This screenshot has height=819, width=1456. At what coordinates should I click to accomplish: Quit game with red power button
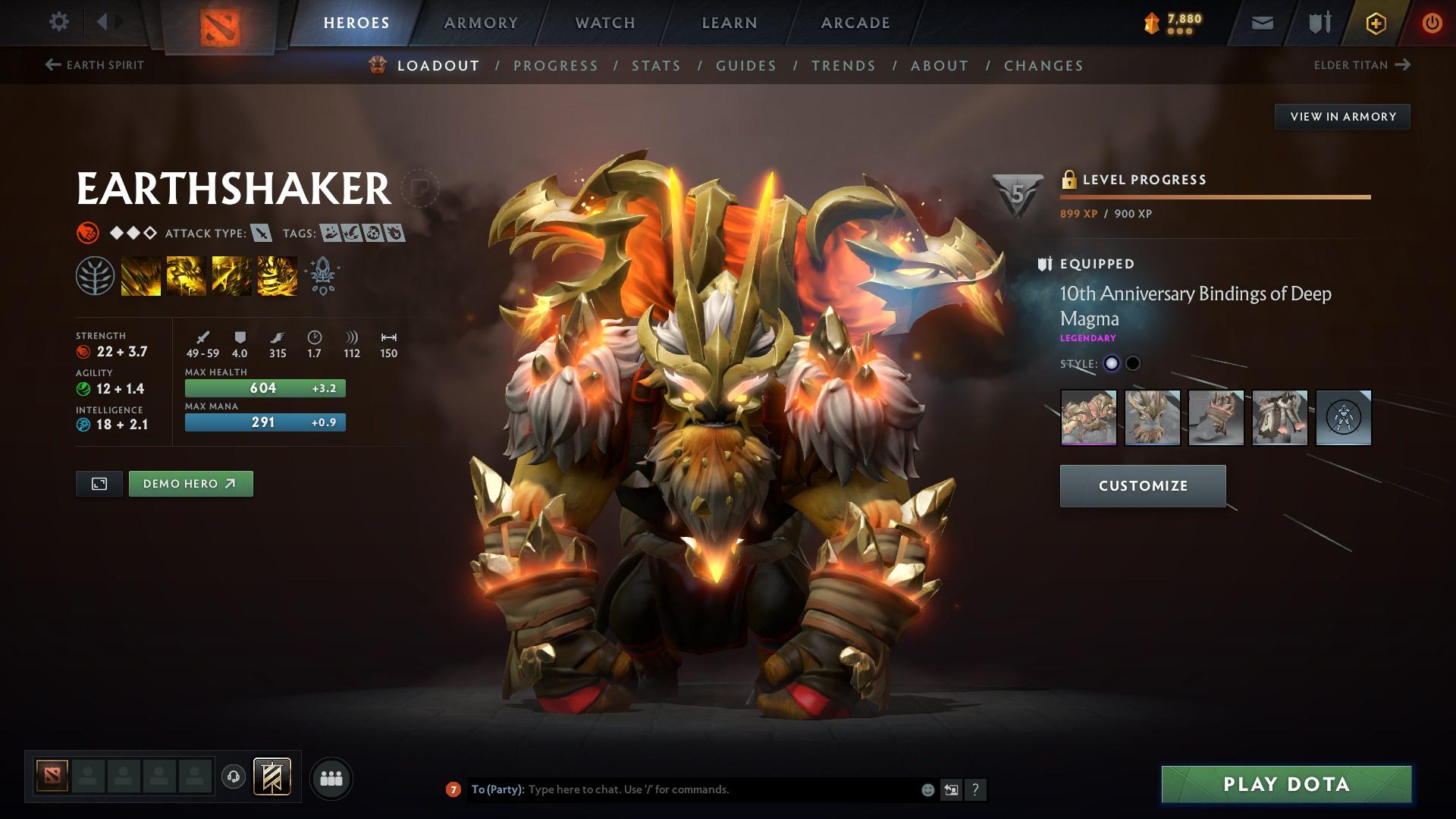(x=1432, y=23)
